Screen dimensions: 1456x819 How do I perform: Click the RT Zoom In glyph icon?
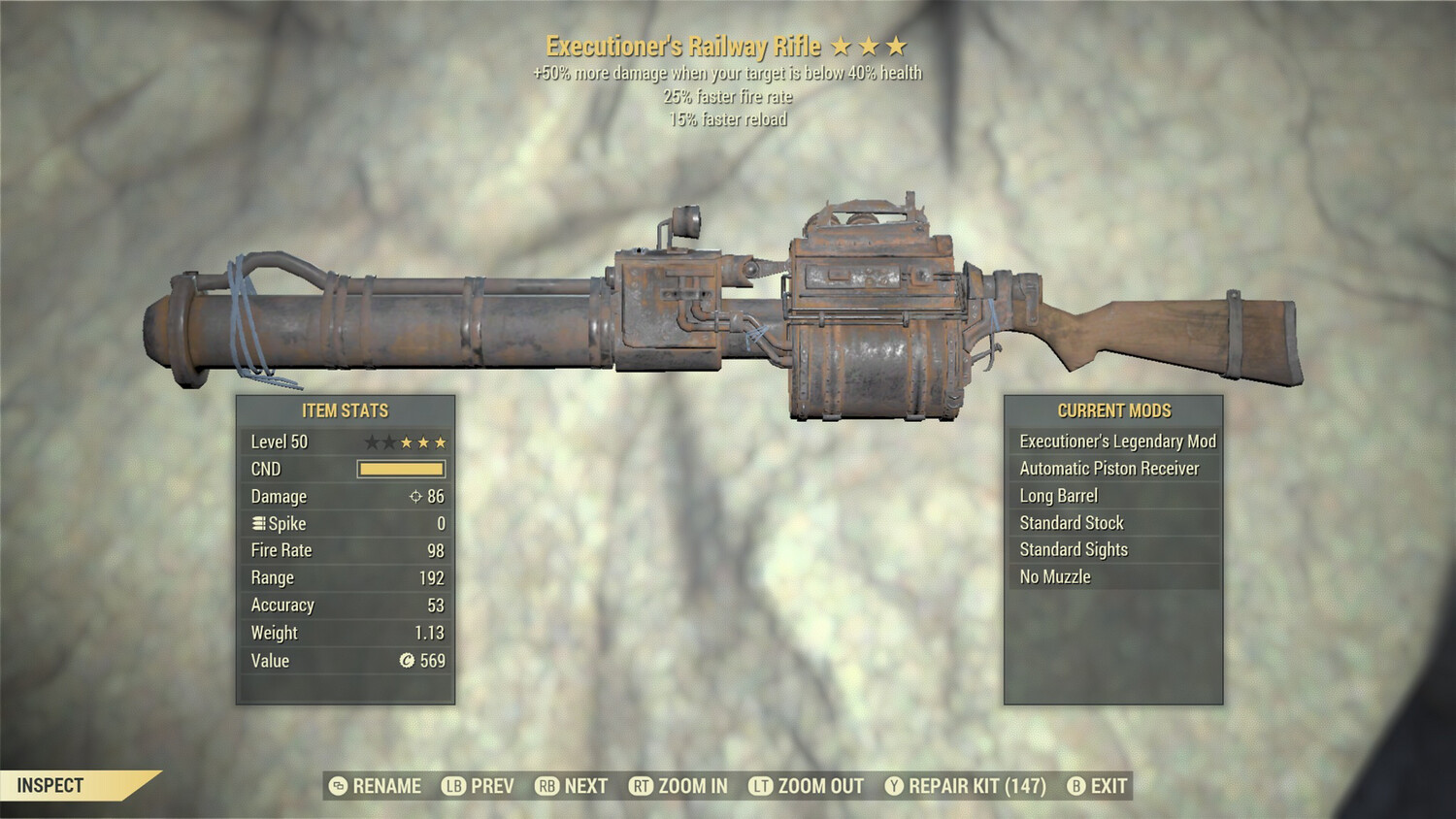[x=642, y=786]
